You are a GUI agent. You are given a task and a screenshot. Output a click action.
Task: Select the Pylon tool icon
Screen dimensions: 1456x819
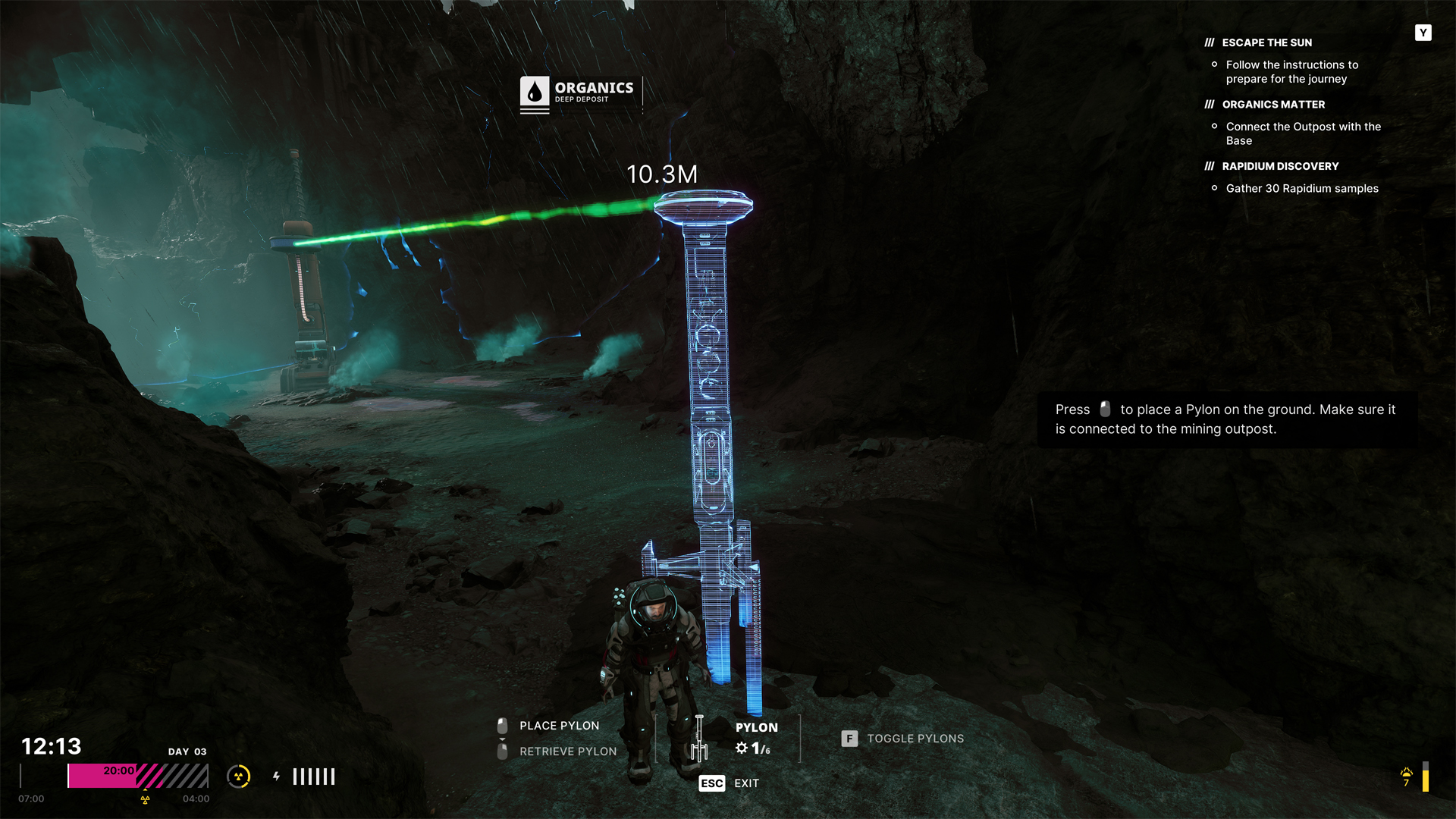[x=699, y=738]
